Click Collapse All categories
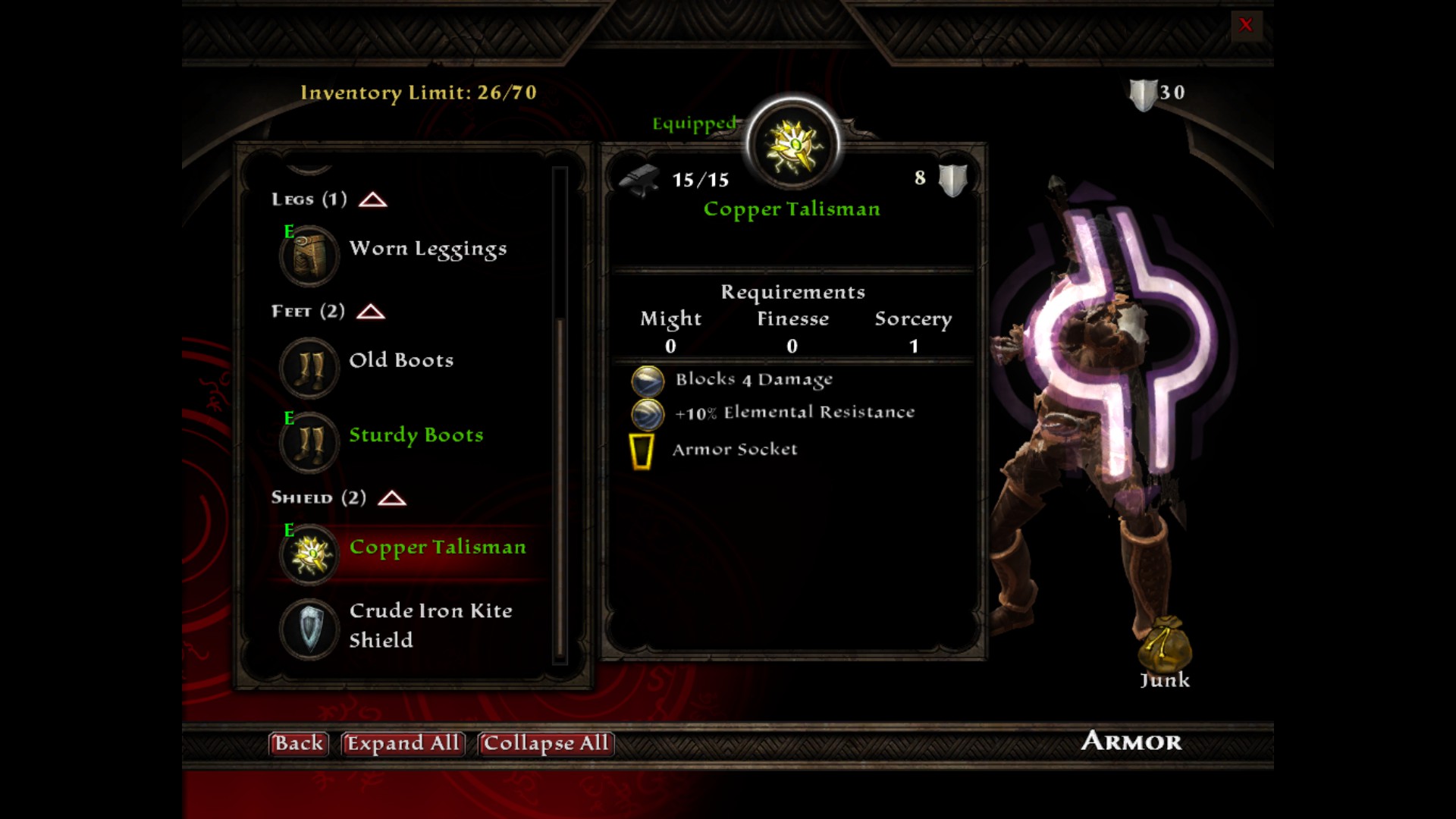The image size is (1456, 819). (545, 743)
